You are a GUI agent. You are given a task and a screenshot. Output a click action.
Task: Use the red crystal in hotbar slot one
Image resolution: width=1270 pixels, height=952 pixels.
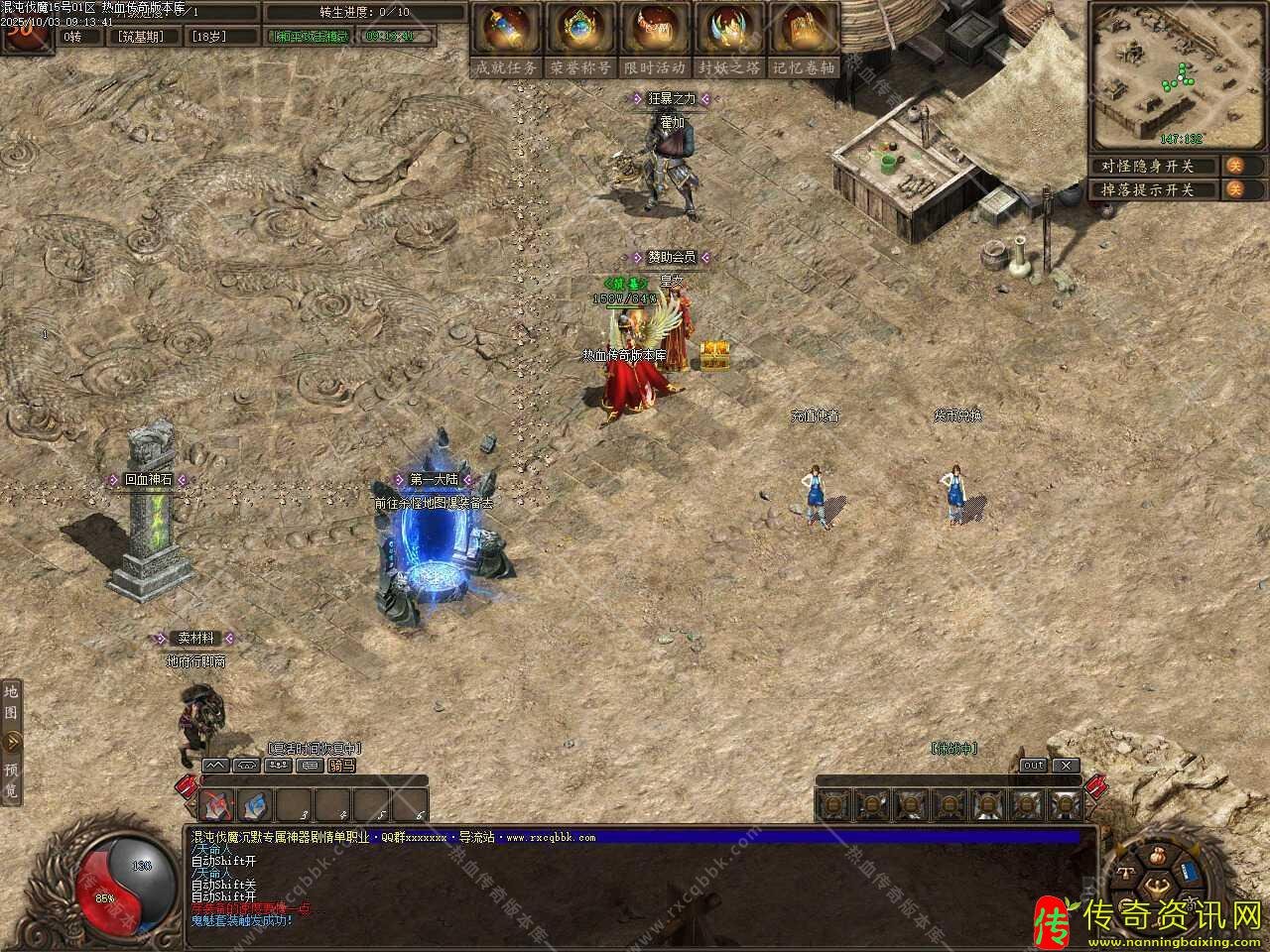point(217,805)
